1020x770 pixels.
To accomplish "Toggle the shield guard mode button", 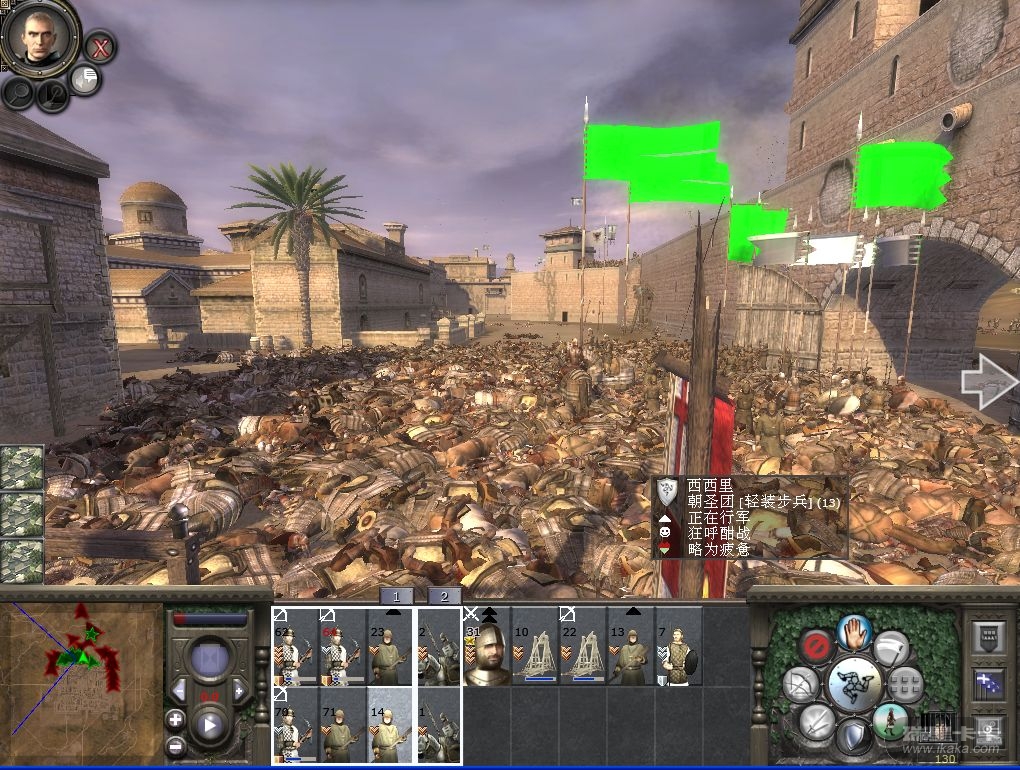I will pyautogui.click(x=853, y=738).
